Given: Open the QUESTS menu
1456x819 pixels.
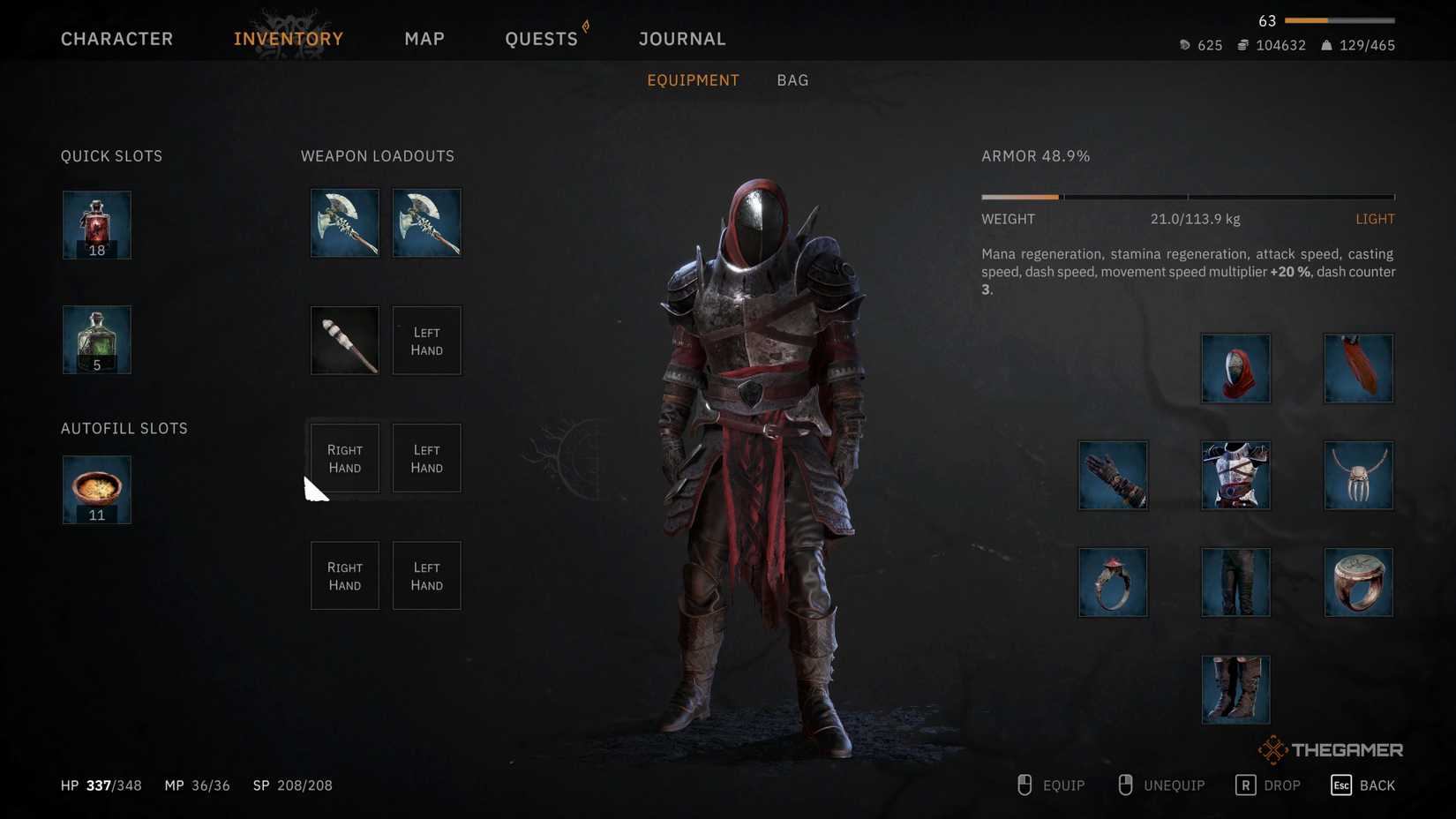Looking at the screenshot, I should point(541,38).
